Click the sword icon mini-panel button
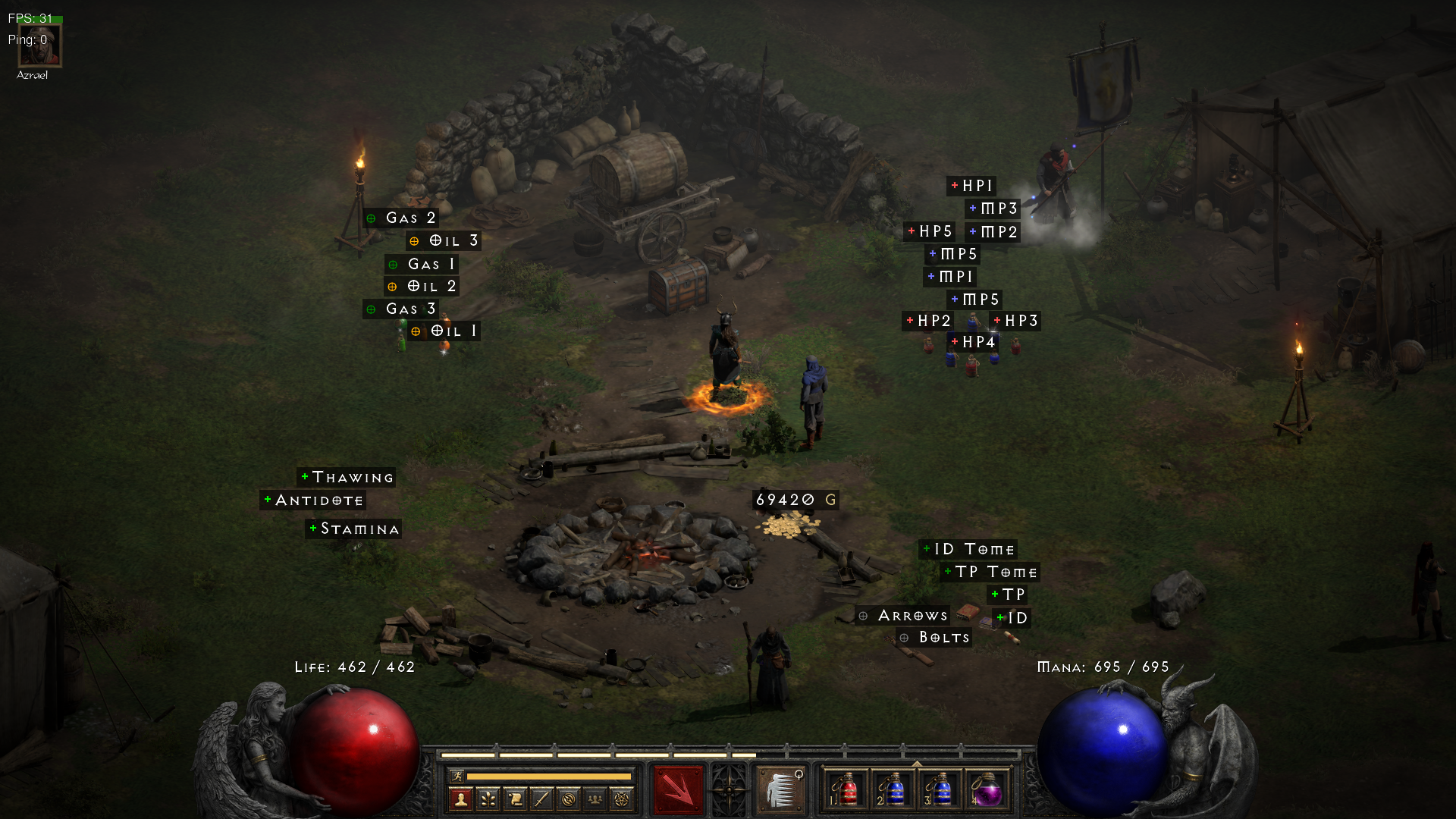The height and width of the screenshot is (819, 1456). tap(541, 799)
